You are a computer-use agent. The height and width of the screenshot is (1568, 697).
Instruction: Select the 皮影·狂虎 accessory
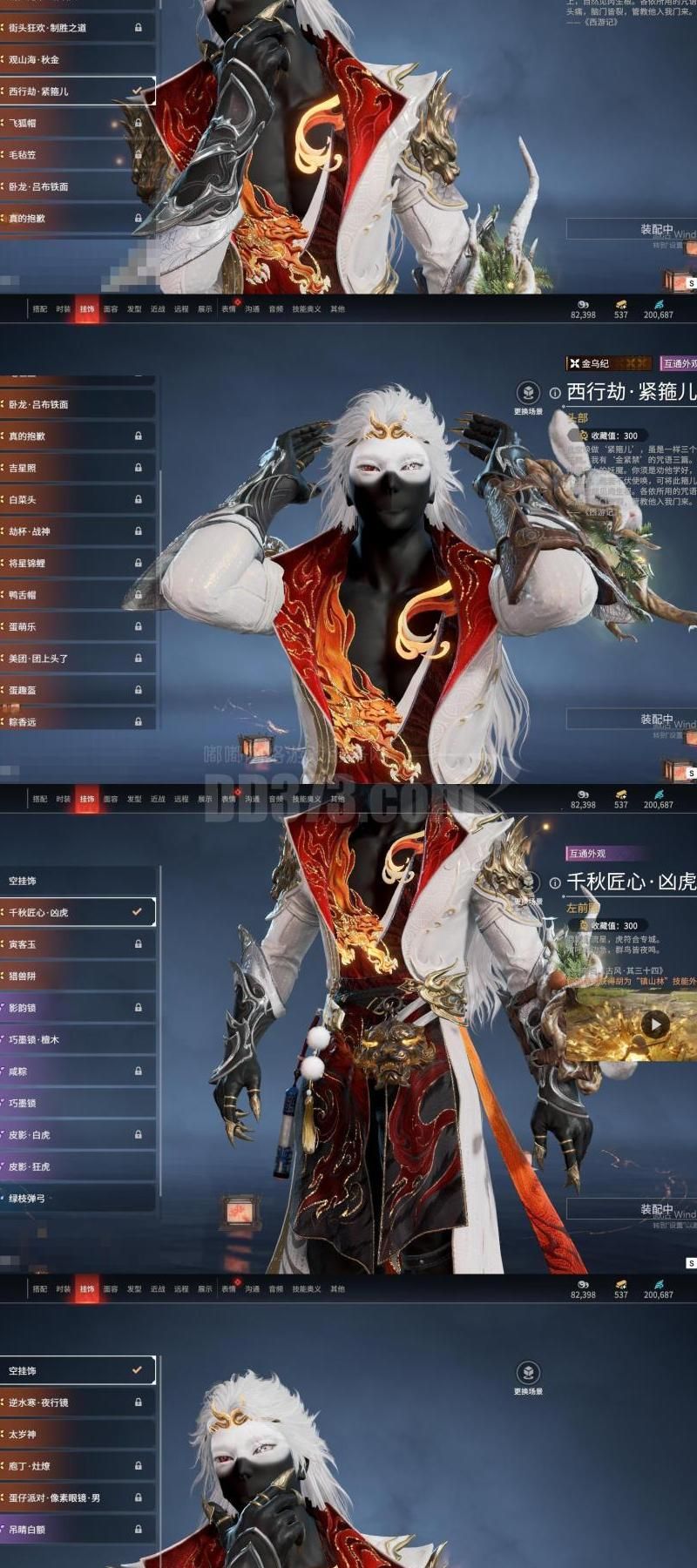[x=77, y=1166]
